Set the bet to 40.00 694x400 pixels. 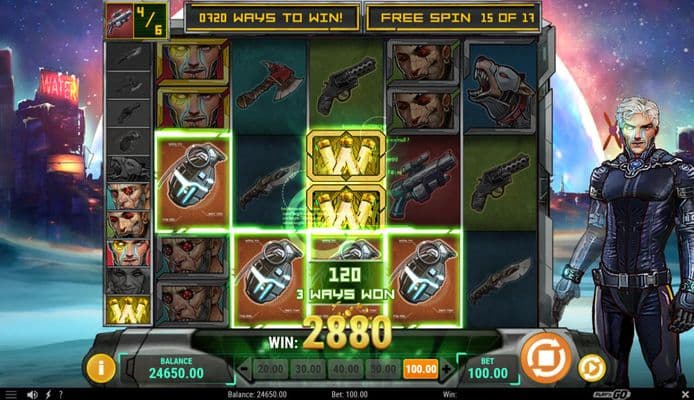343,369
